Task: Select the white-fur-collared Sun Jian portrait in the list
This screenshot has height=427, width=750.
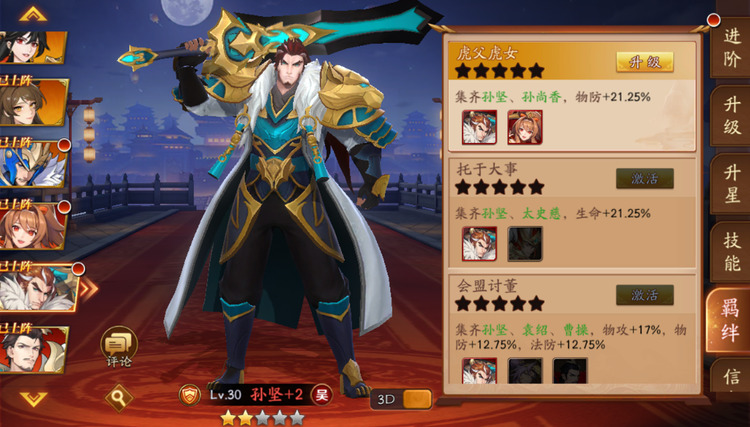Action: click(x=36, y=291)
